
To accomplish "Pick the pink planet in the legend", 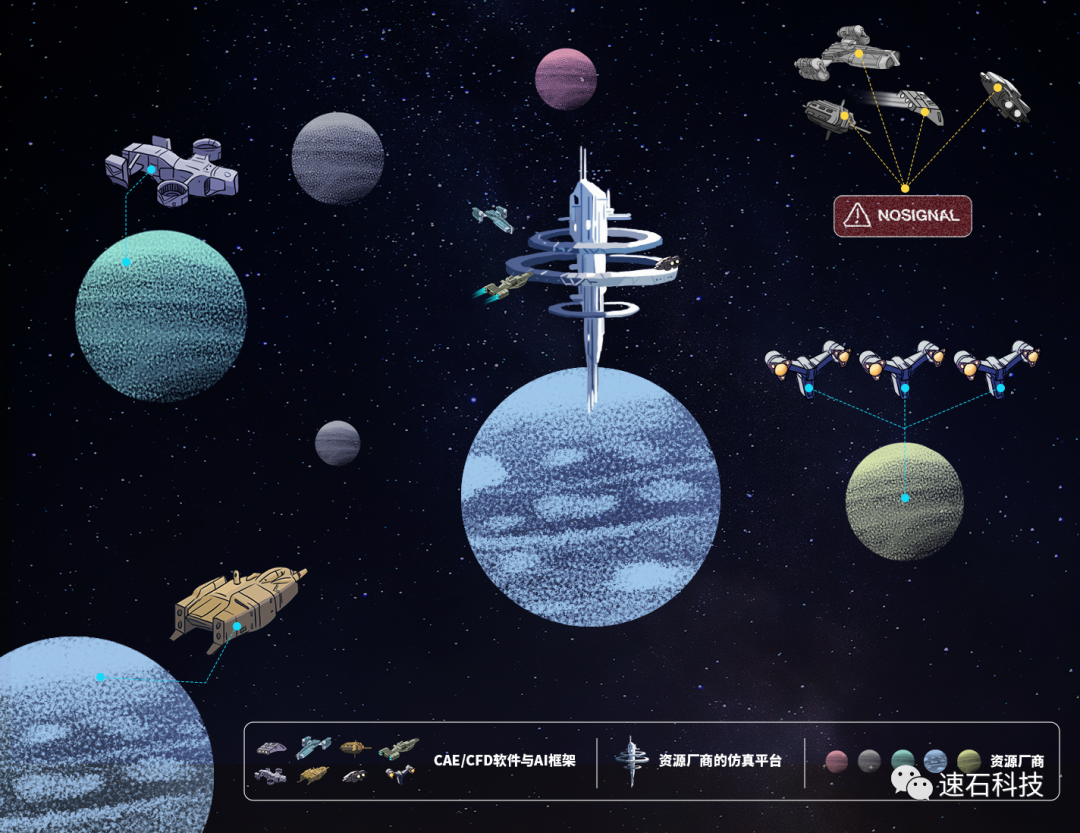I will (836, 761).
